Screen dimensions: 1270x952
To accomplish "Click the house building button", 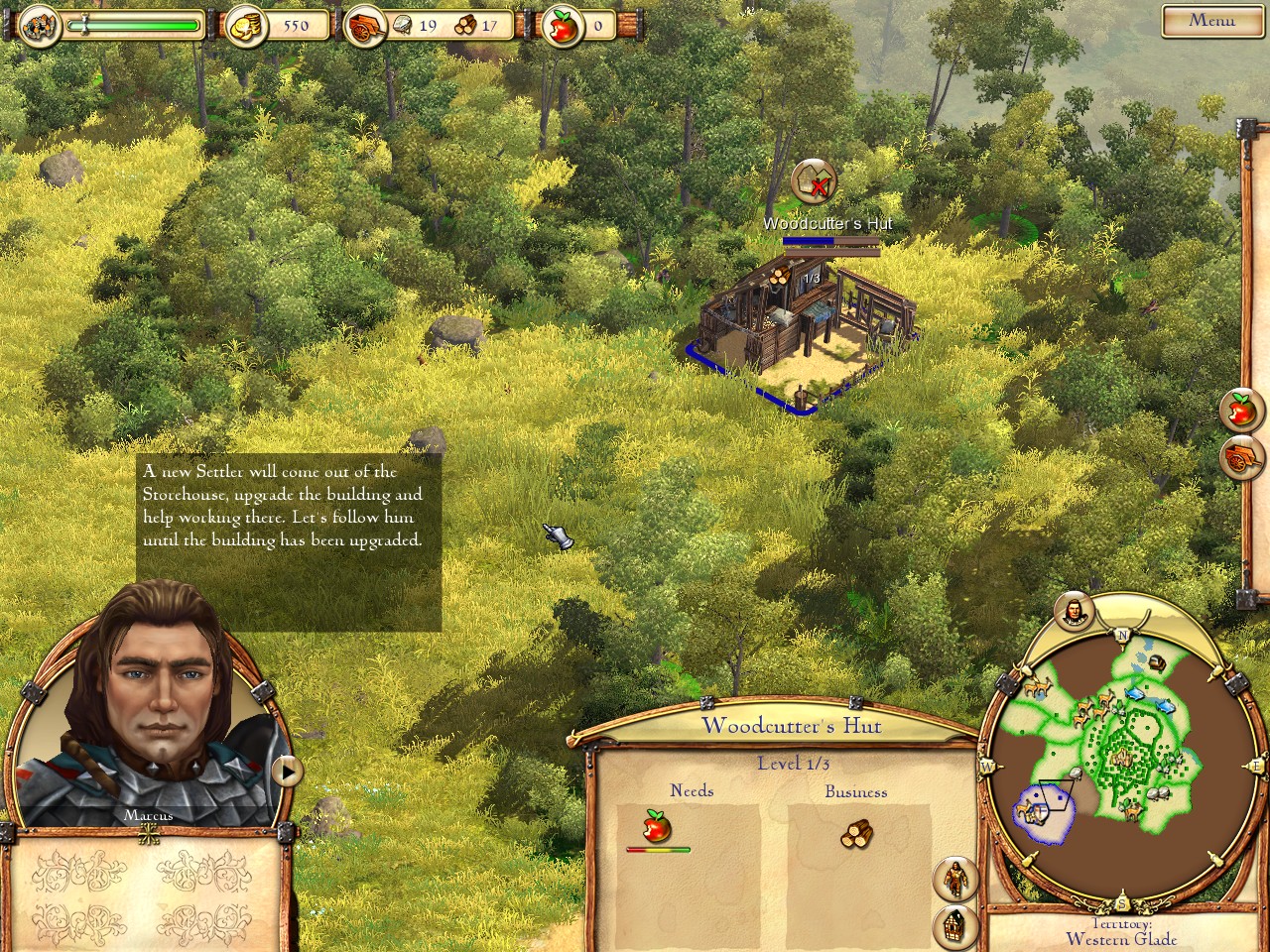I will pyautogui.click(x=954, y=926).
